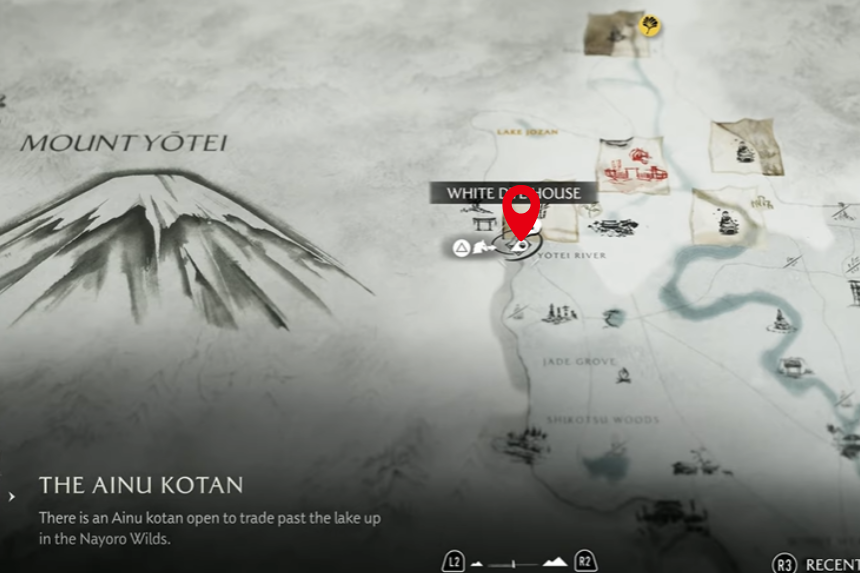This screenshot has width=860, height=573.
Task: Select the red pin on White Dye House
Action: [520, 209]
